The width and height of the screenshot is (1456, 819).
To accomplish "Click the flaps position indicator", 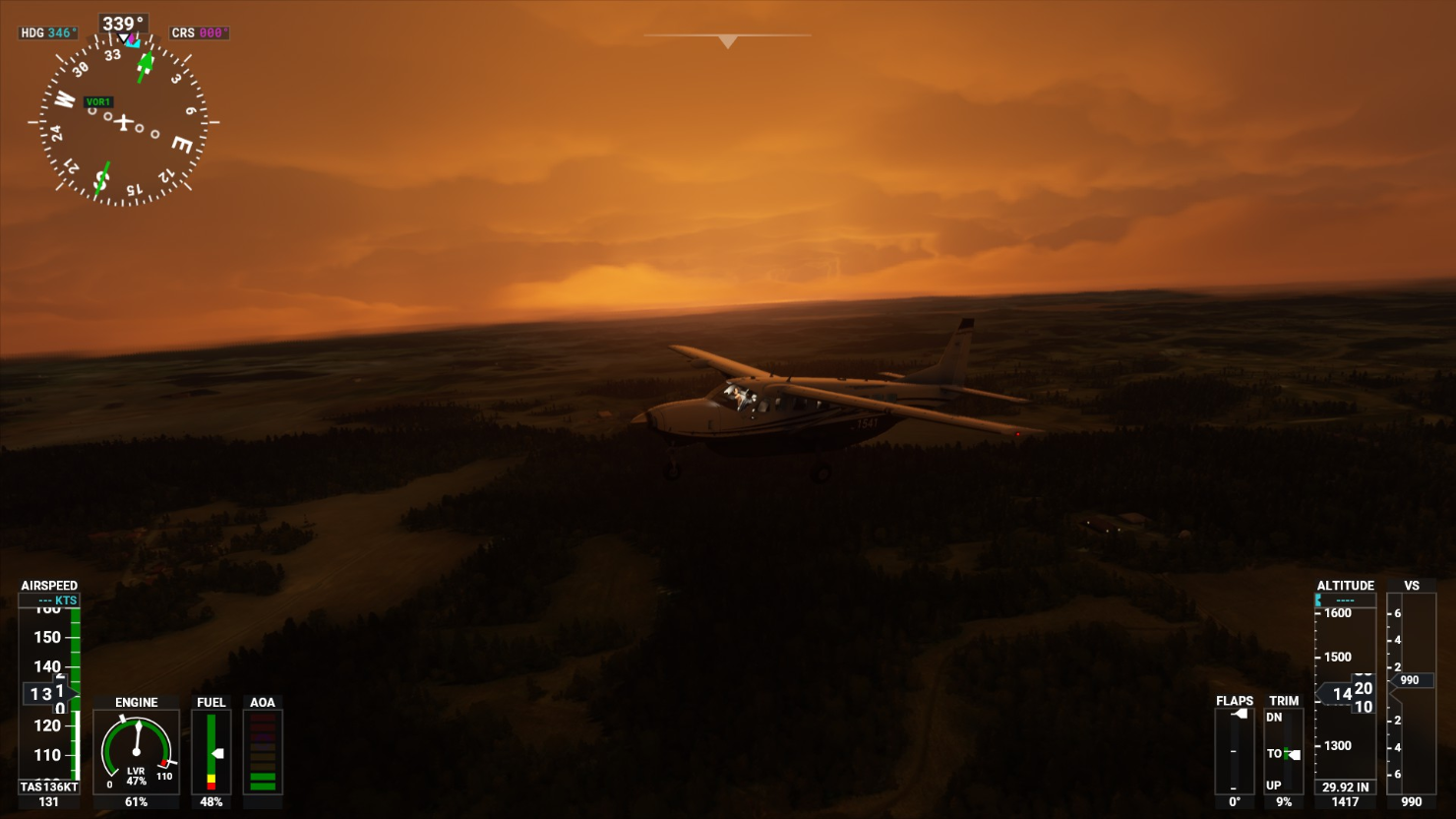I will click(x=1235, y=750).
